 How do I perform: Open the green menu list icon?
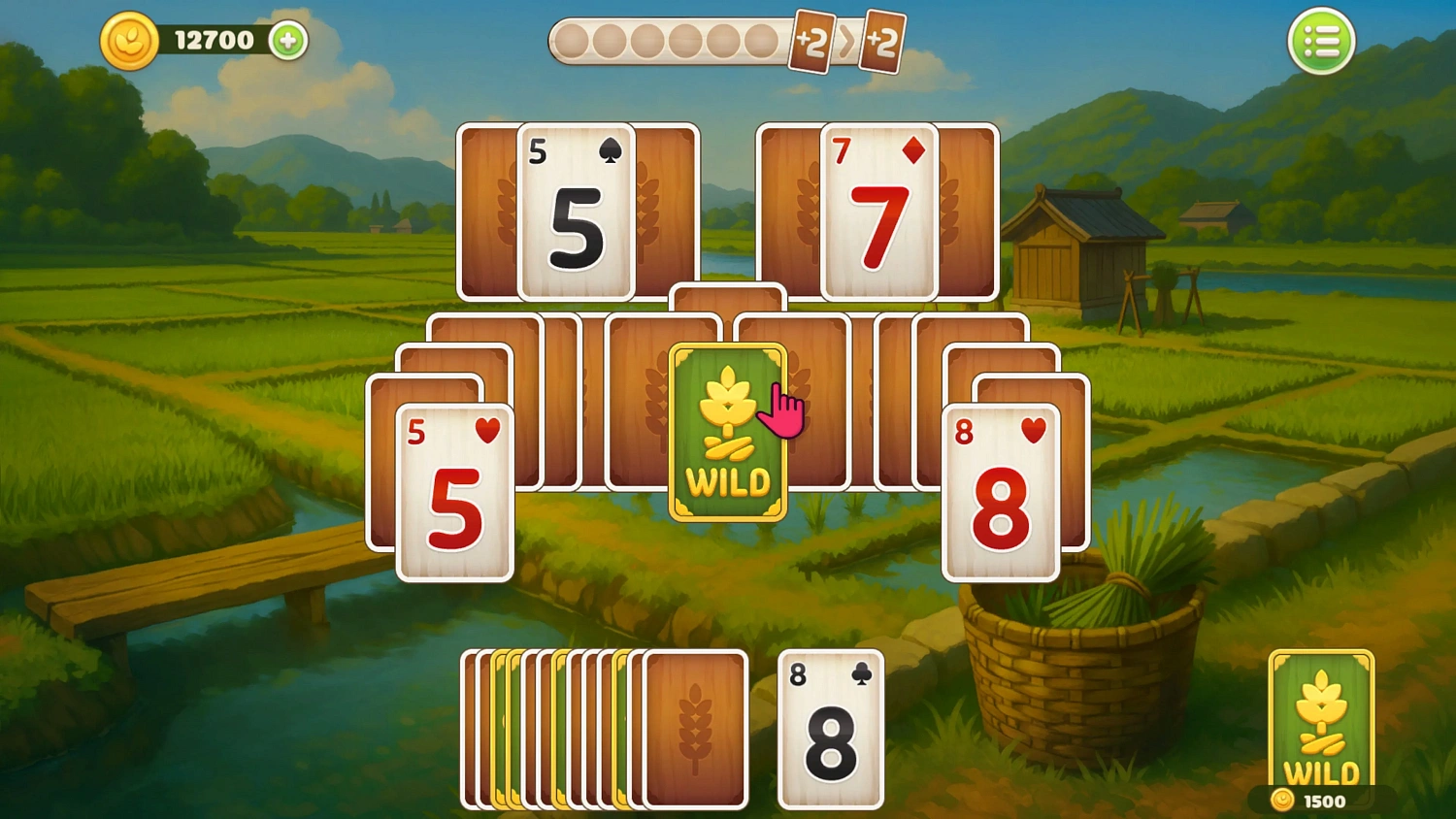point(1323,40)
